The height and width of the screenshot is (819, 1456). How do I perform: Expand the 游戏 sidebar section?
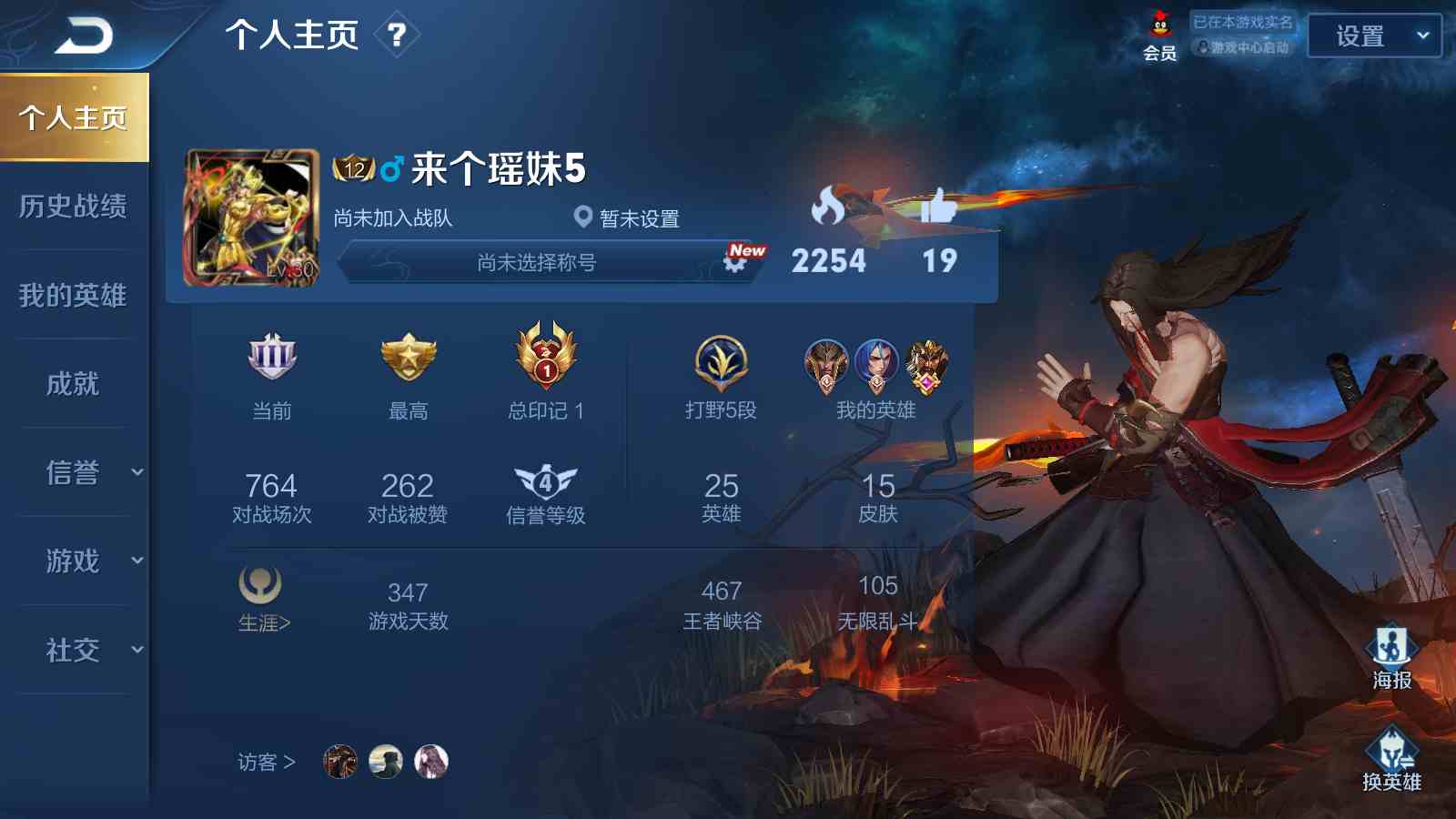[x=73, y=561]
